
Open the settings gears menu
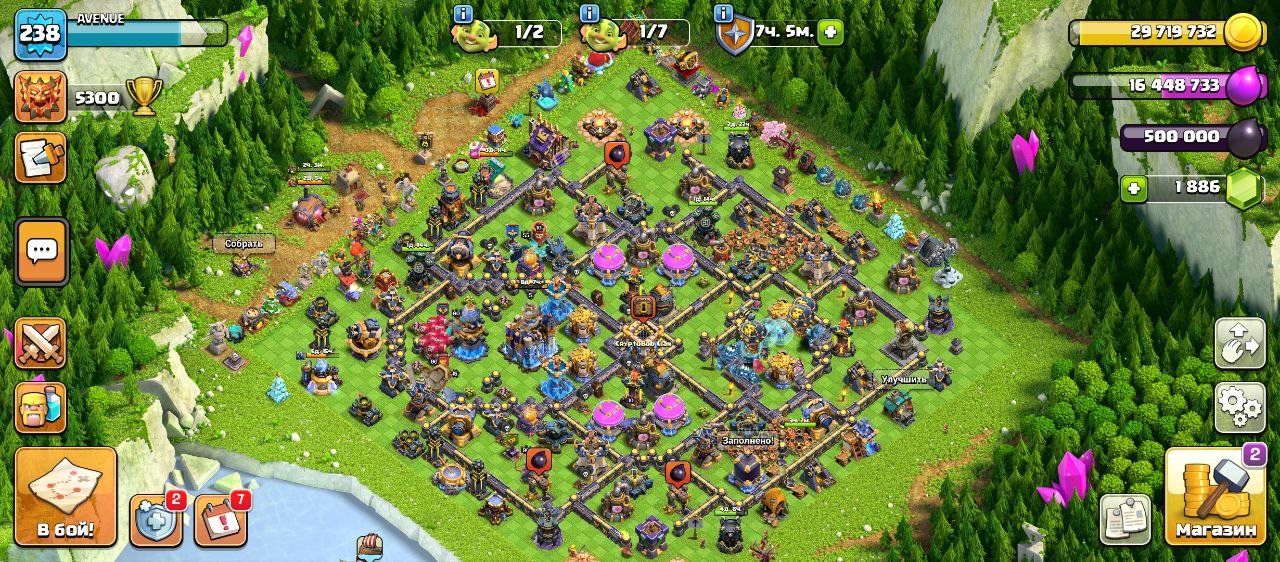point(1239,407)
